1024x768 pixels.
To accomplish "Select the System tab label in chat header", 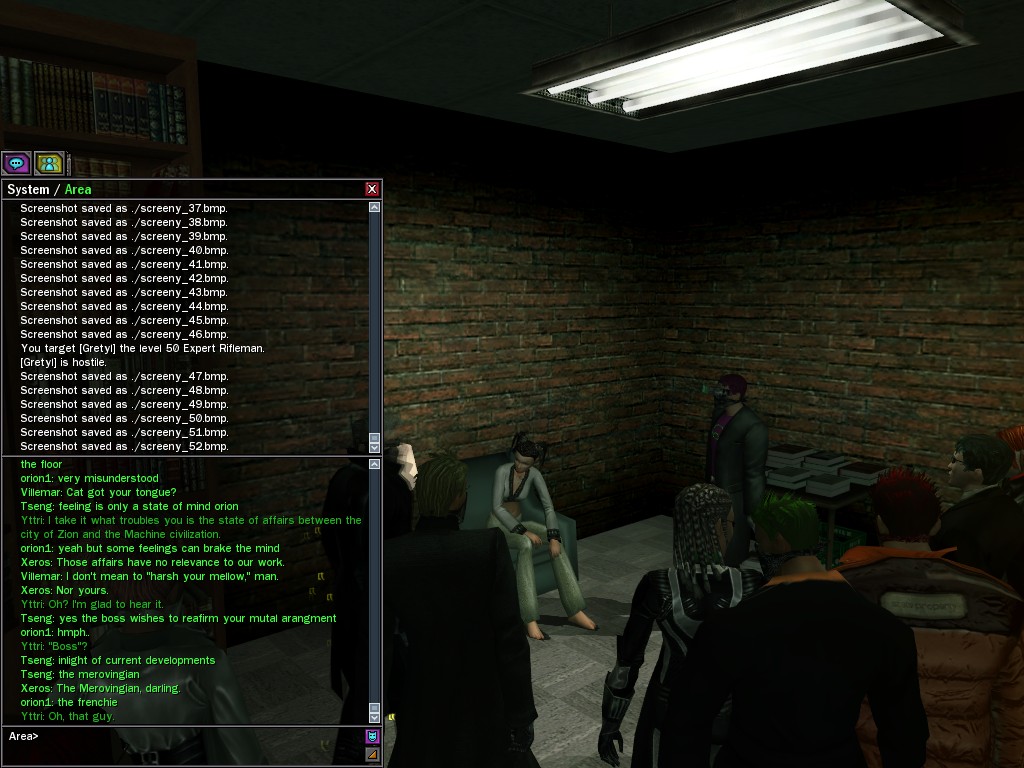I will tap(28, 189).
